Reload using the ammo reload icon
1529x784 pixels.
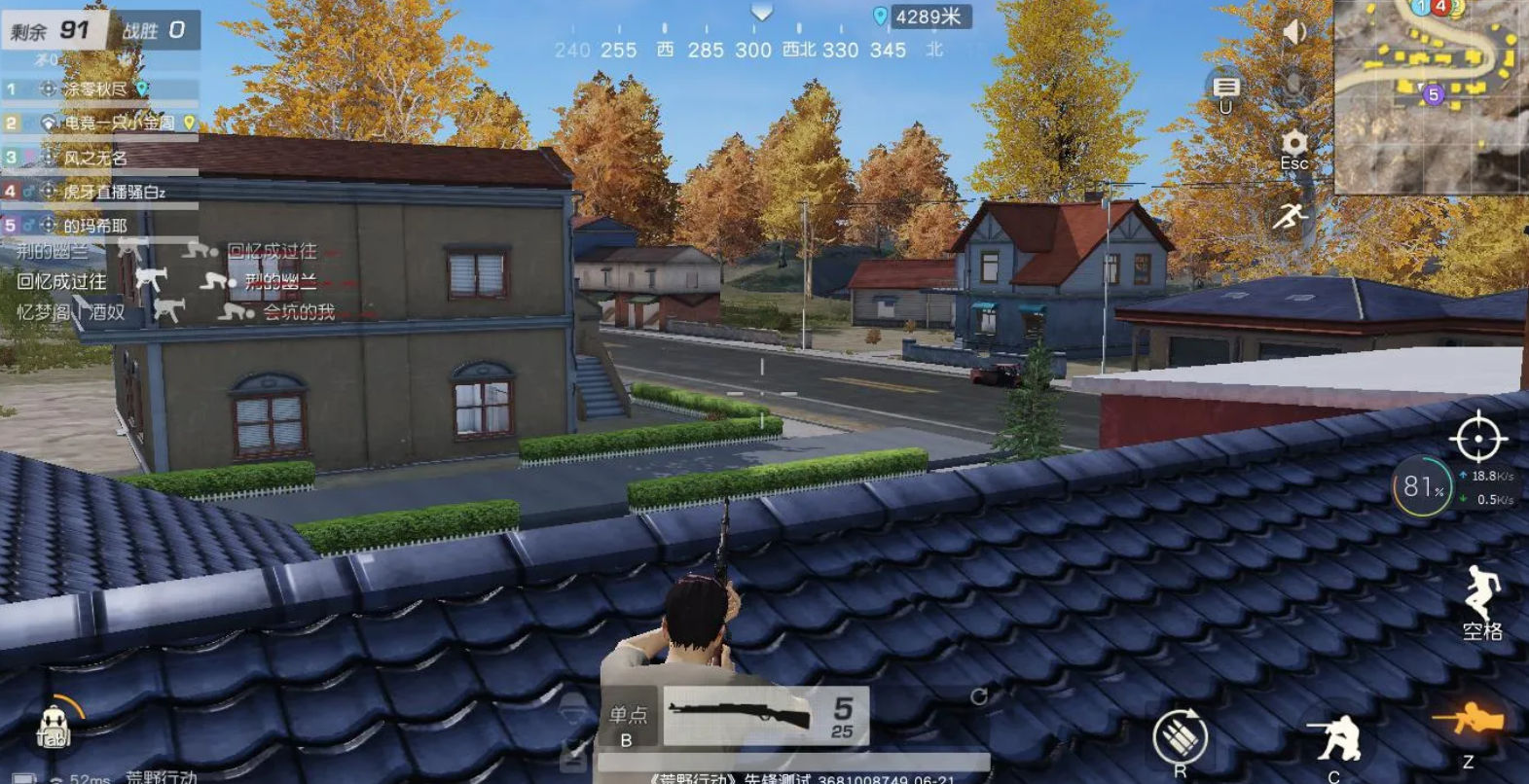pyautogui.click(x=1180, y=737)
